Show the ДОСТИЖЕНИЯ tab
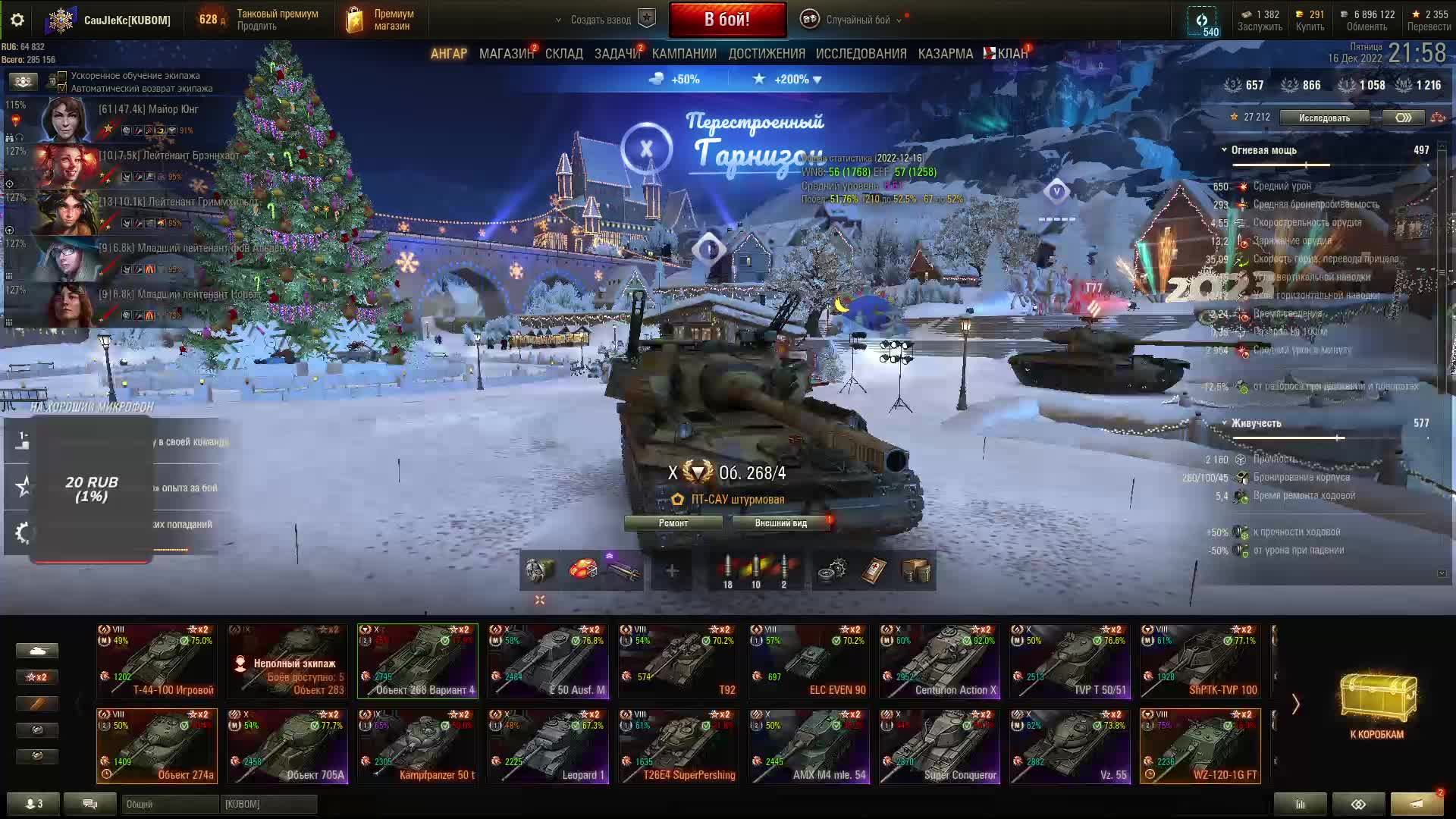Screen dimensions: 1456x819 tap(767, 54)
